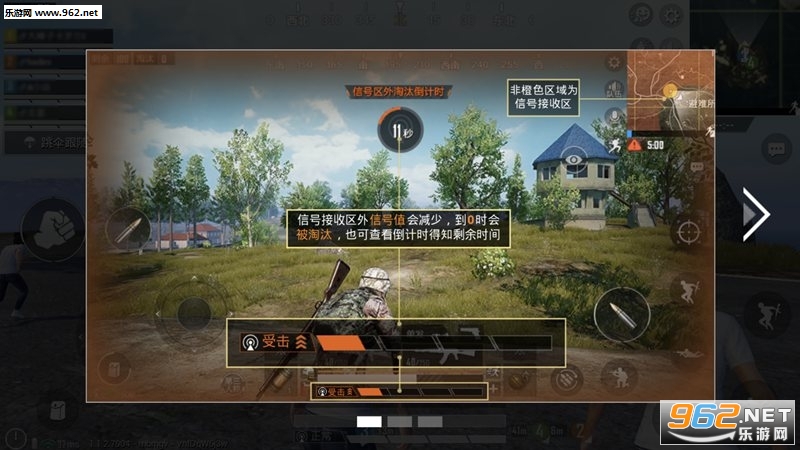Screen dimensions: 800x450
Task: Go to the next tutorial page arrow
Action: coord(755,214)
